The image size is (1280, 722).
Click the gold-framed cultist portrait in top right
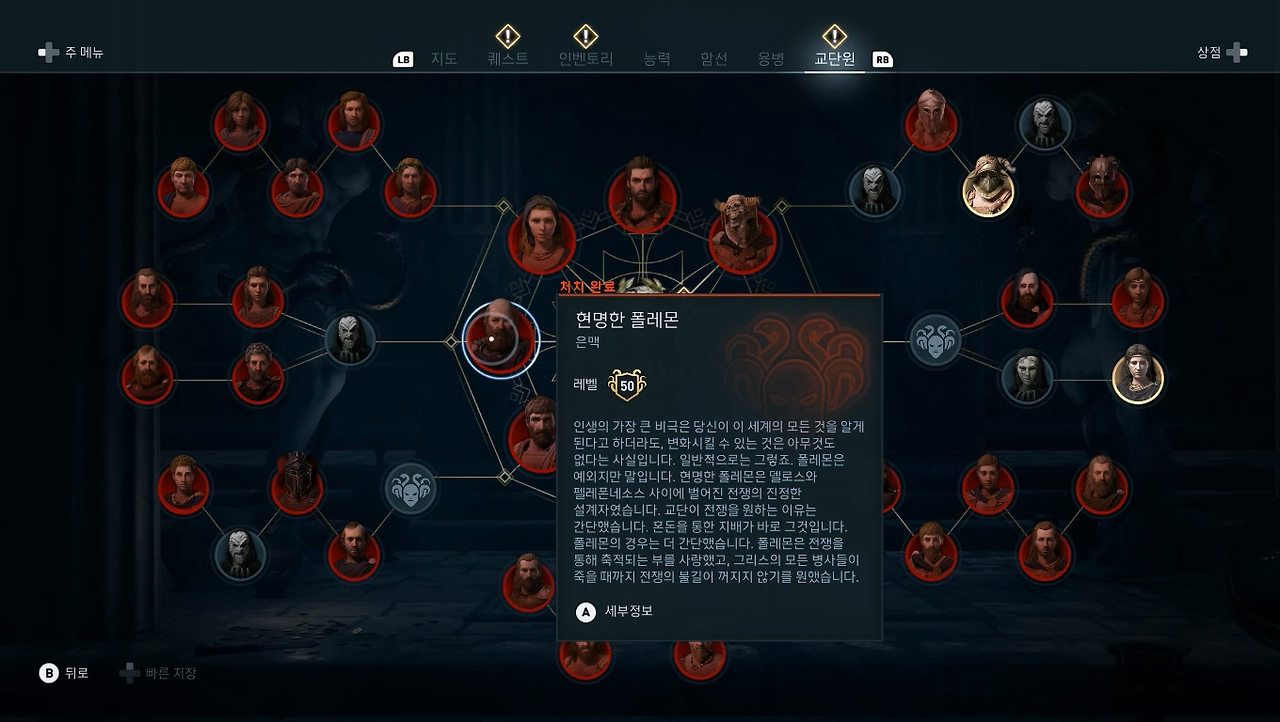988,188
